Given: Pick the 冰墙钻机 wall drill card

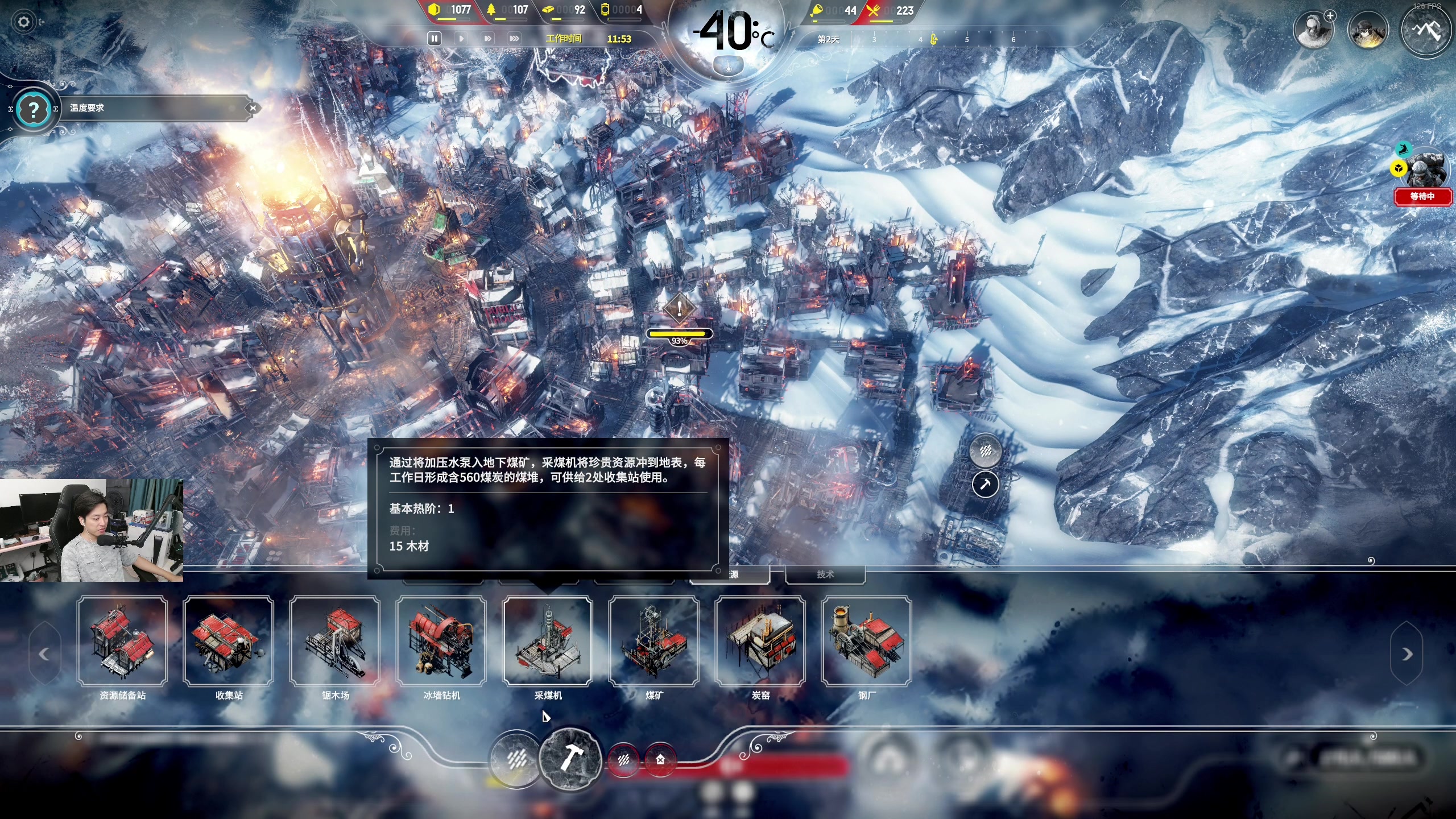Looking at the screenshot, I should coord(441,641).
